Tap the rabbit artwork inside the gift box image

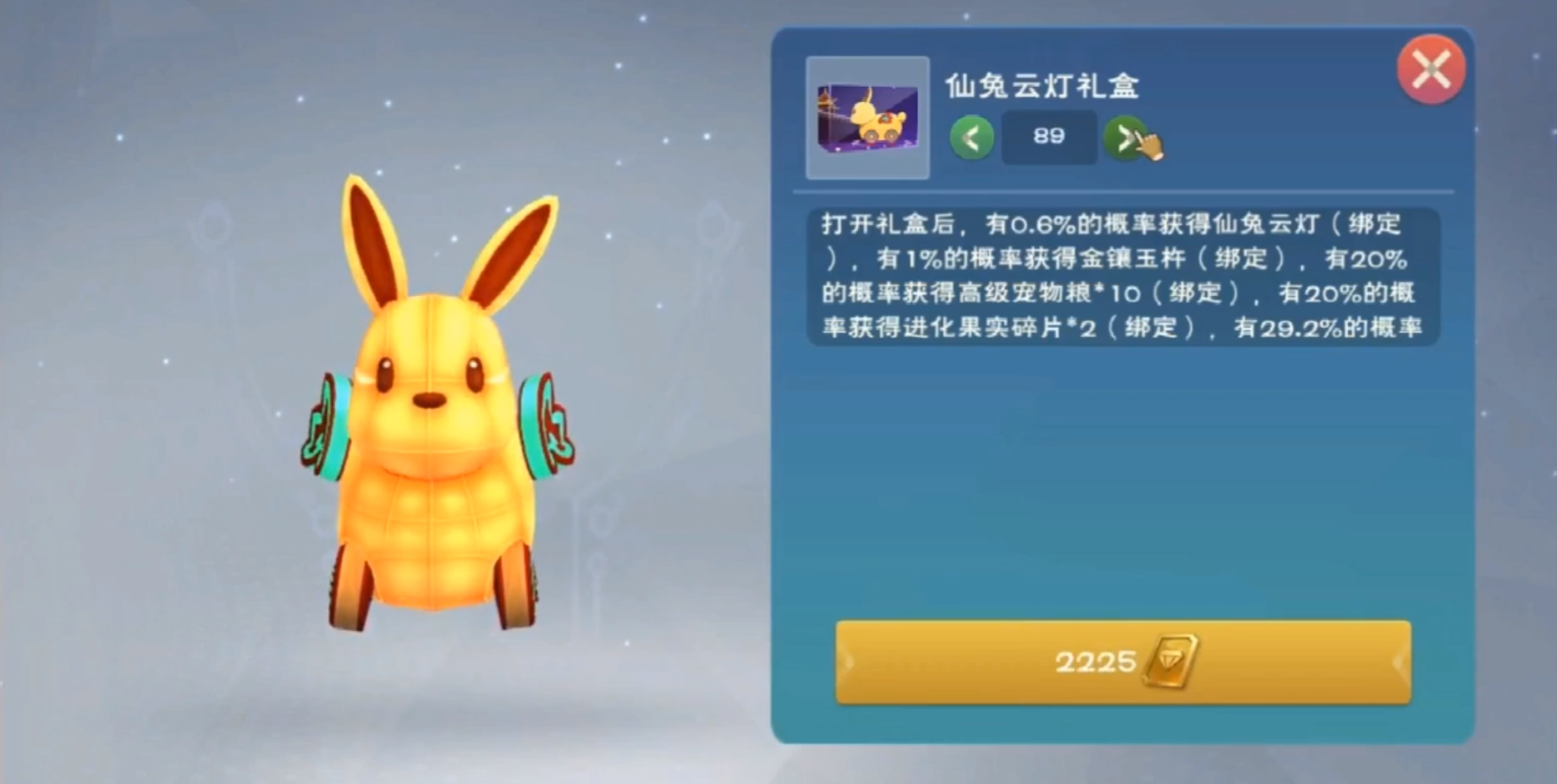pos(876,114)
